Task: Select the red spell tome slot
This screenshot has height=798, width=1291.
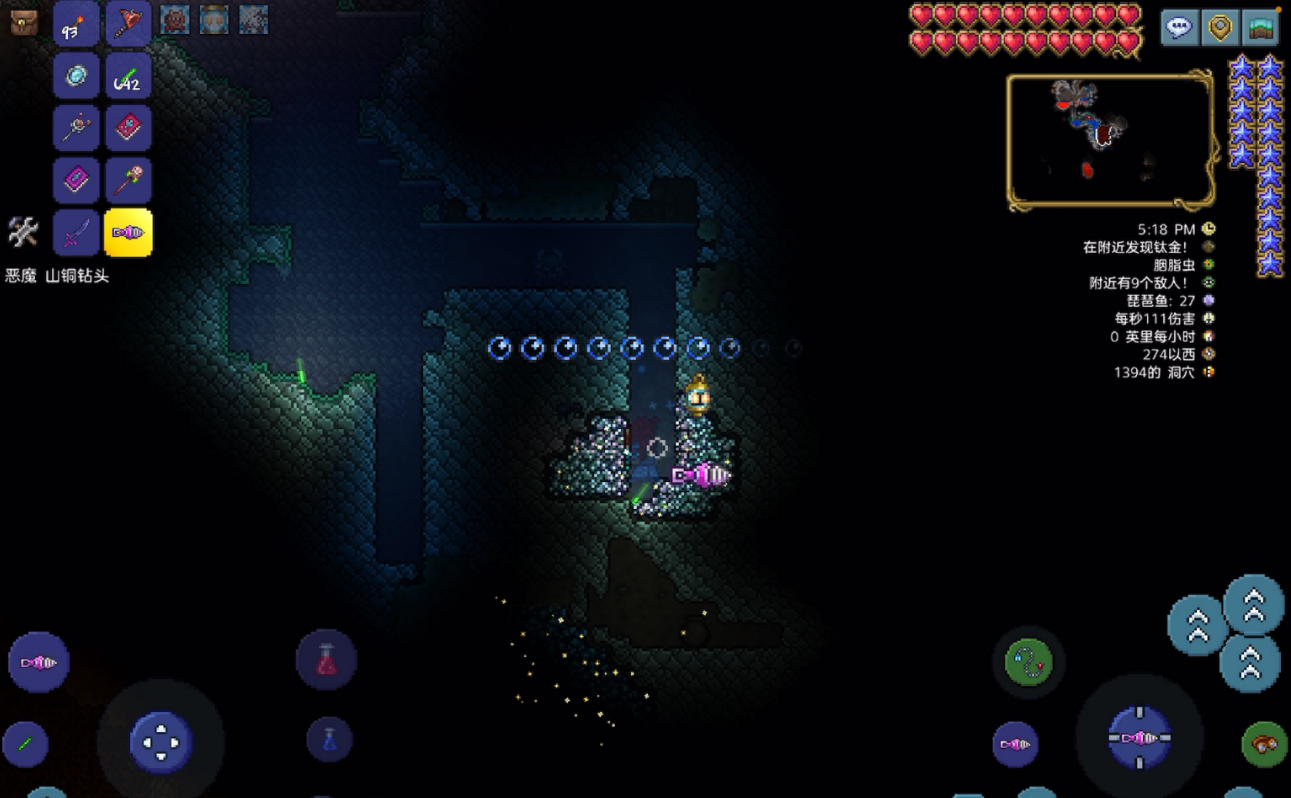Action: pyautogui.click(x=129, y=128)
